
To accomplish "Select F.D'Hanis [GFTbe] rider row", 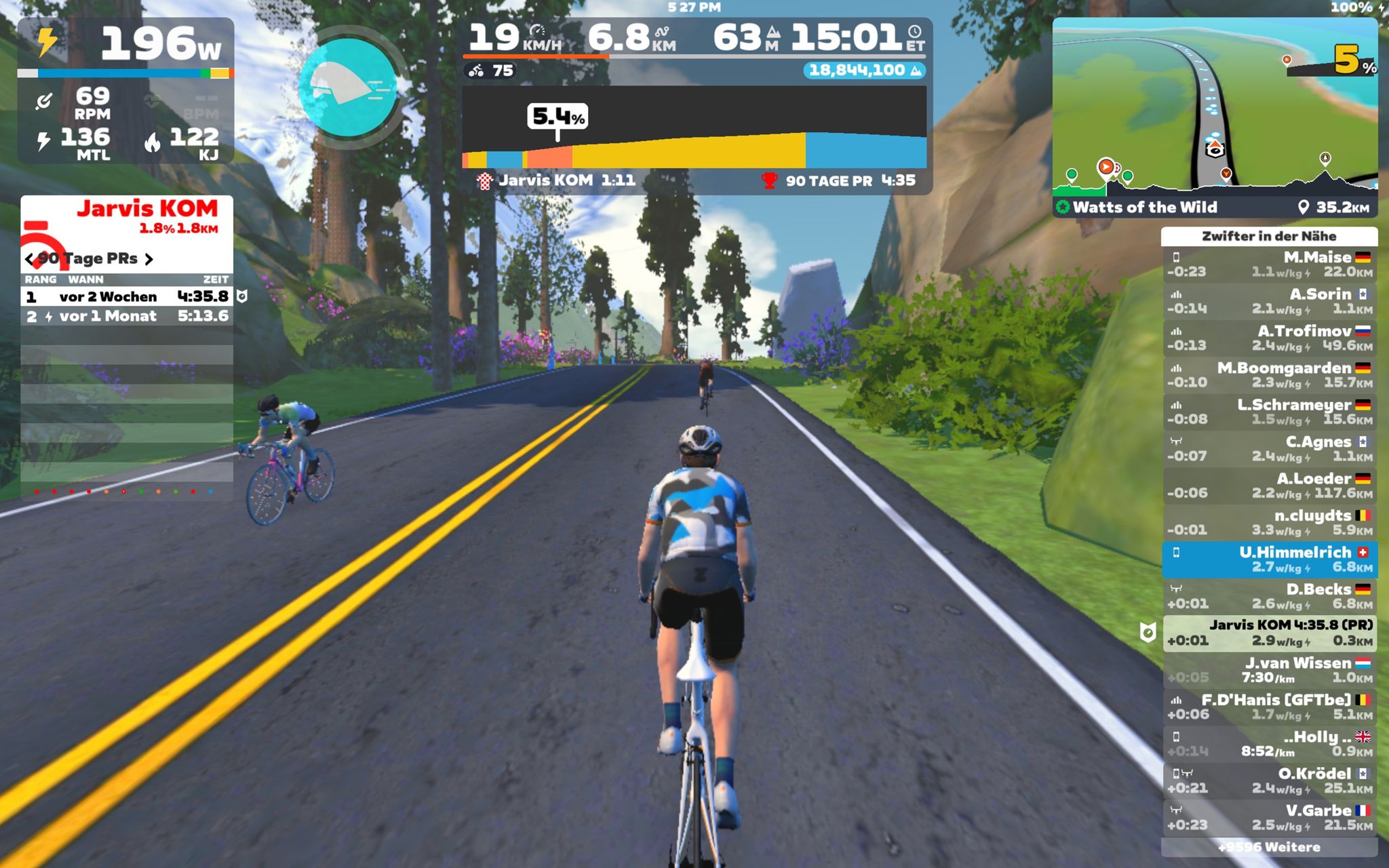I will (x=1269, y=707).
